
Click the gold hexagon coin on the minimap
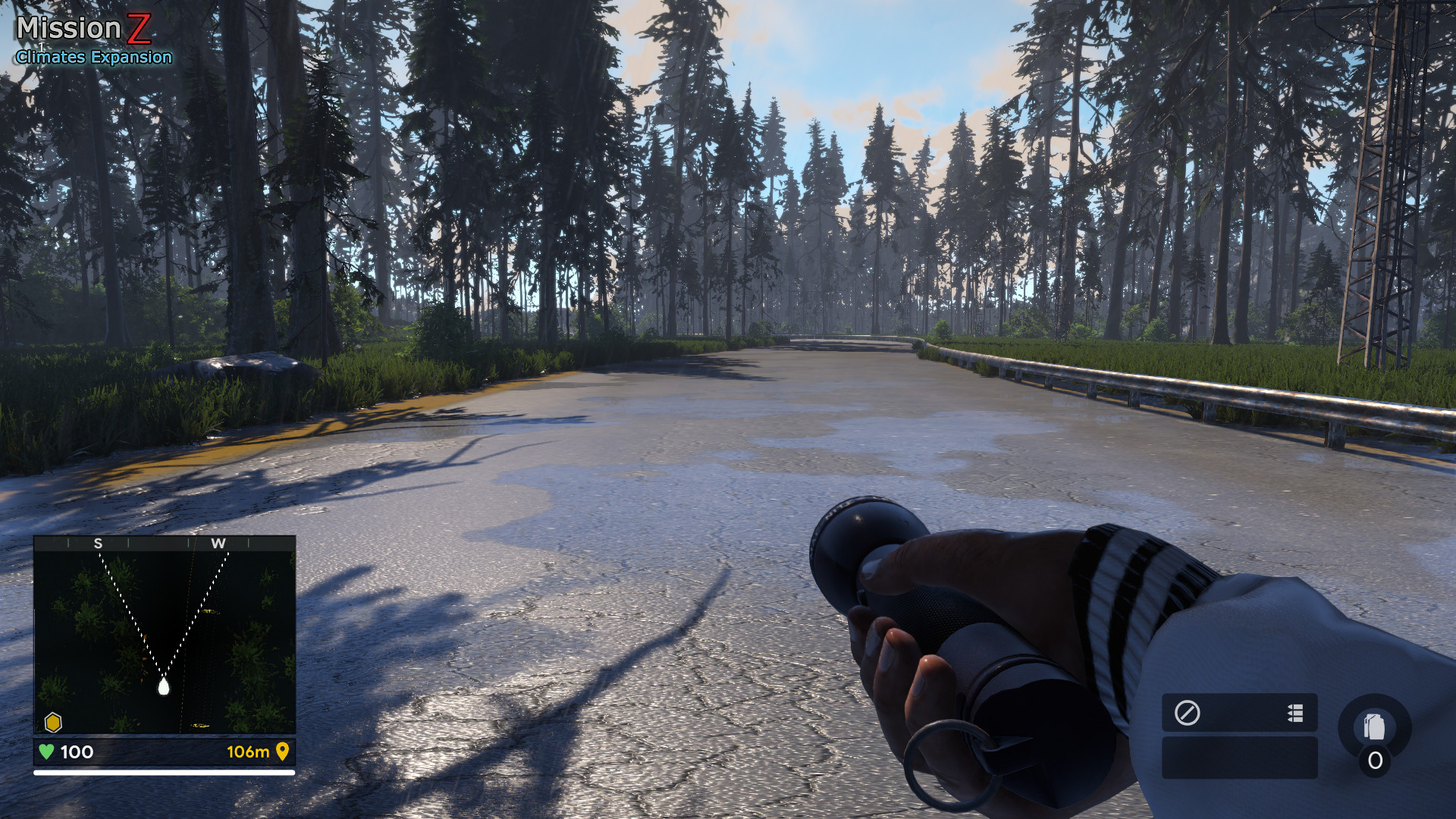pos(52,723)
